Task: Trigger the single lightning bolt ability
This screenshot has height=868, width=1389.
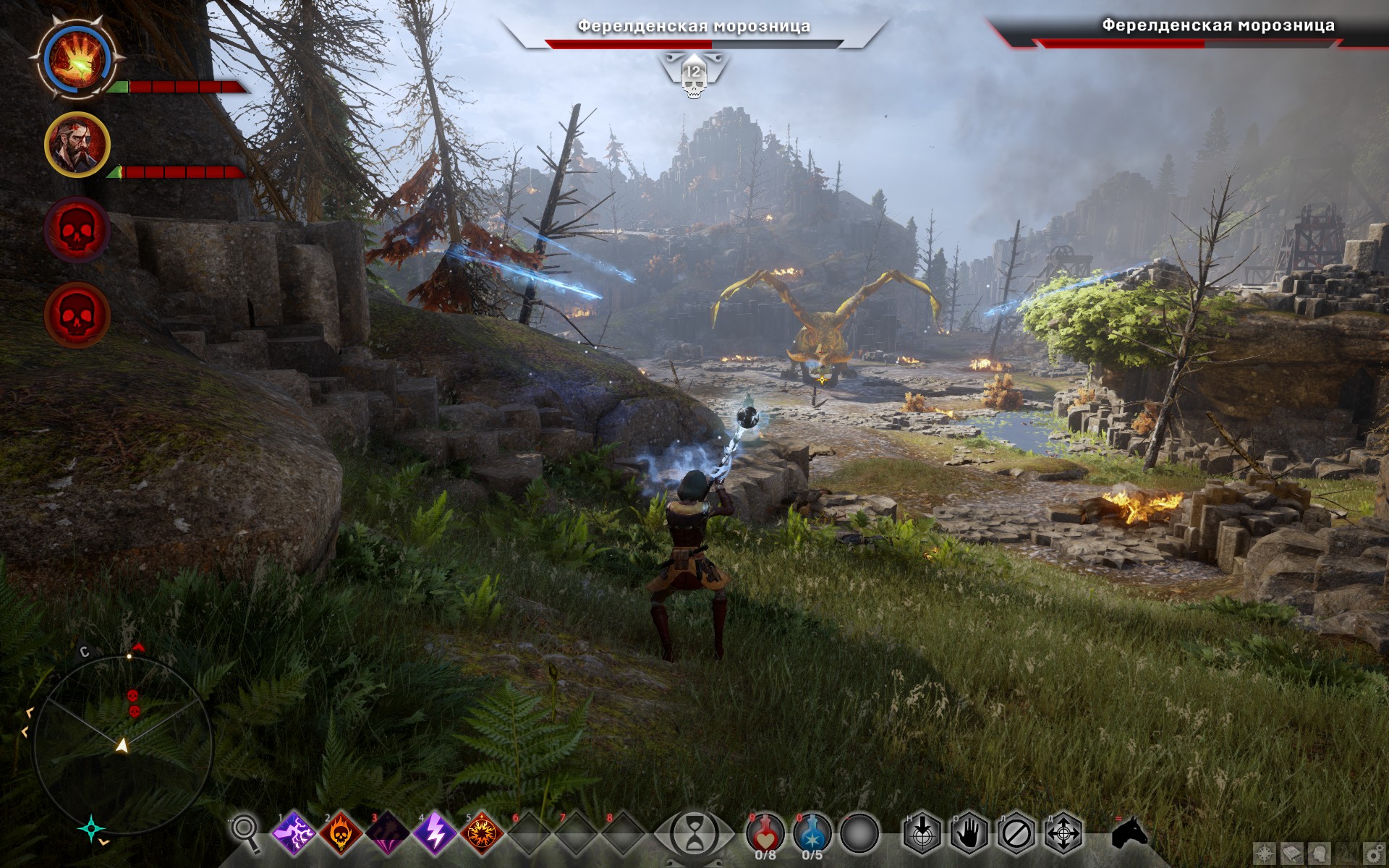Action: click(435, 833)
